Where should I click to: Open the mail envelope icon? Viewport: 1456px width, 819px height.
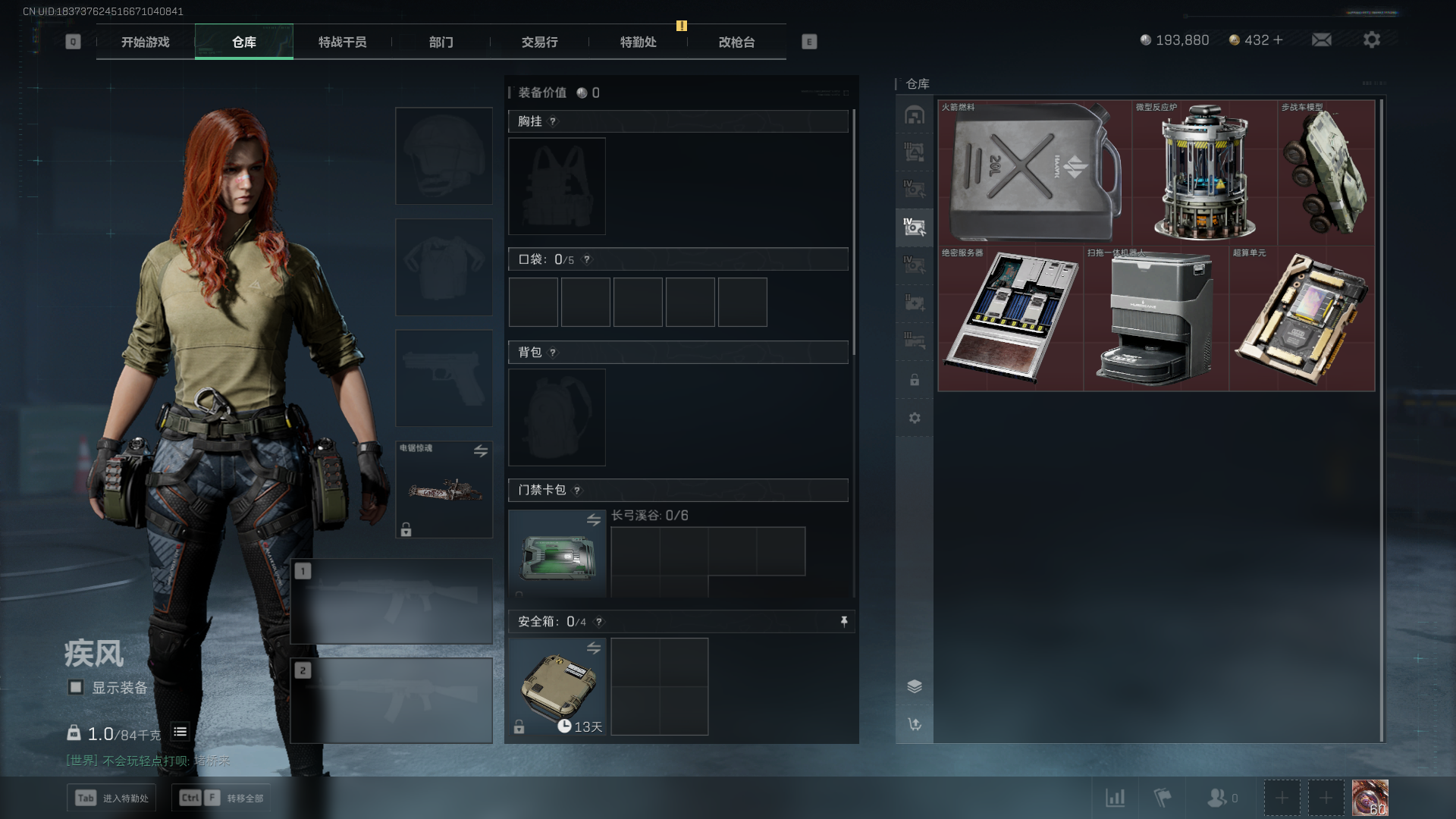[x=1322, y=40]
